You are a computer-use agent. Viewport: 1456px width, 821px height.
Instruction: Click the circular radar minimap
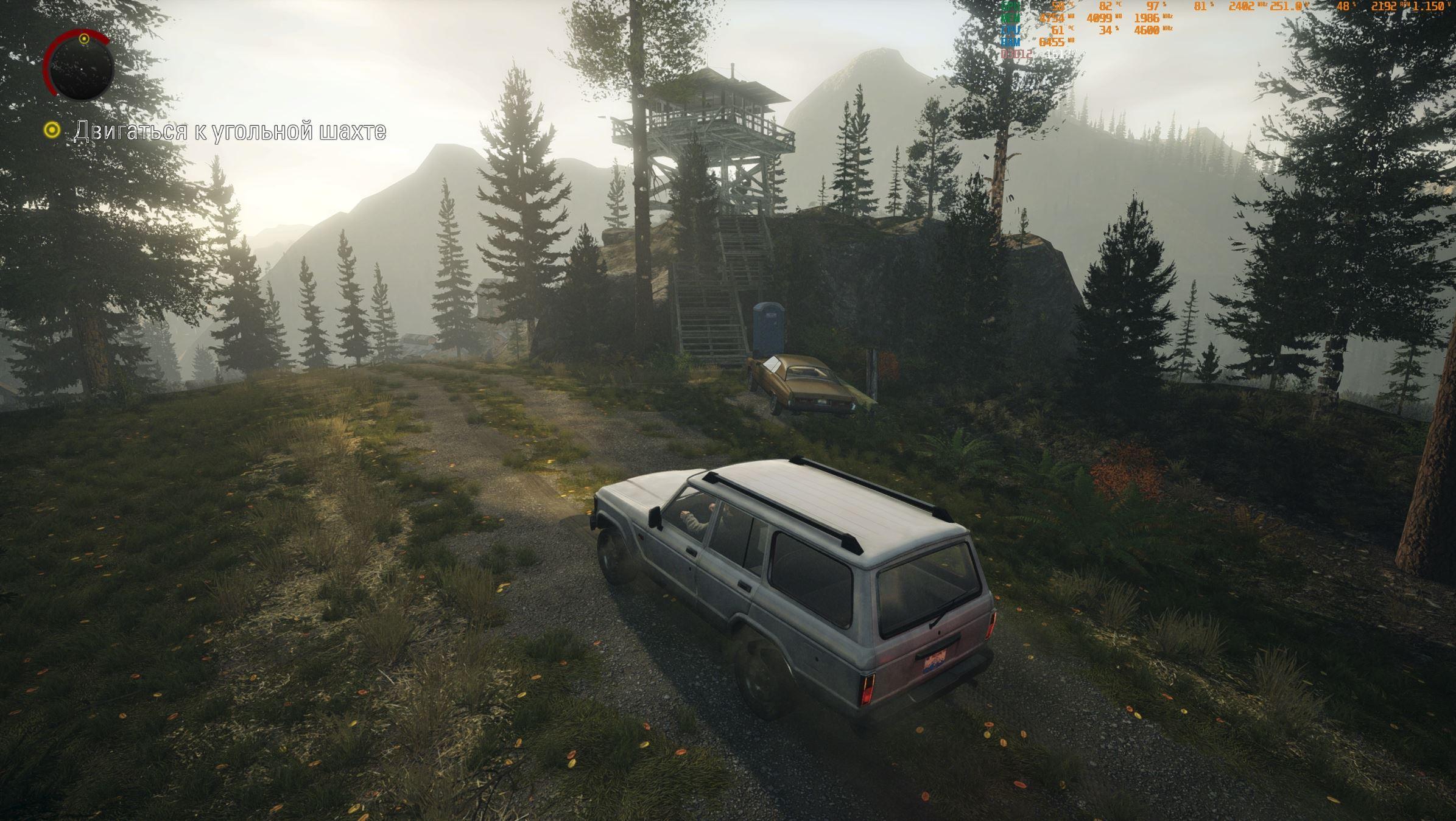click(x=80, y=66)
